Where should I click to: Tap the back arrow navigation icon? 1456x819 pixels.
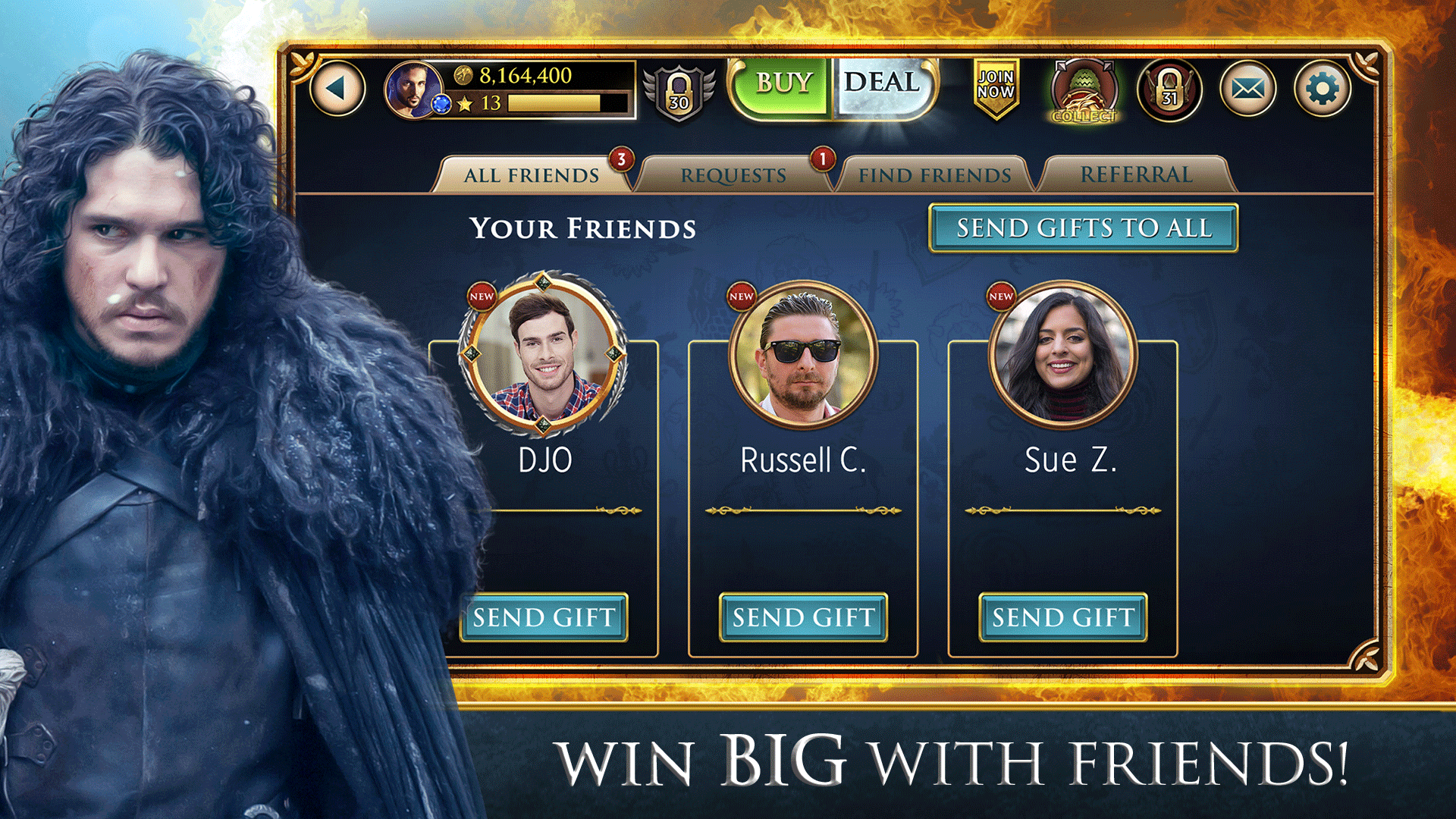(336, 88)
